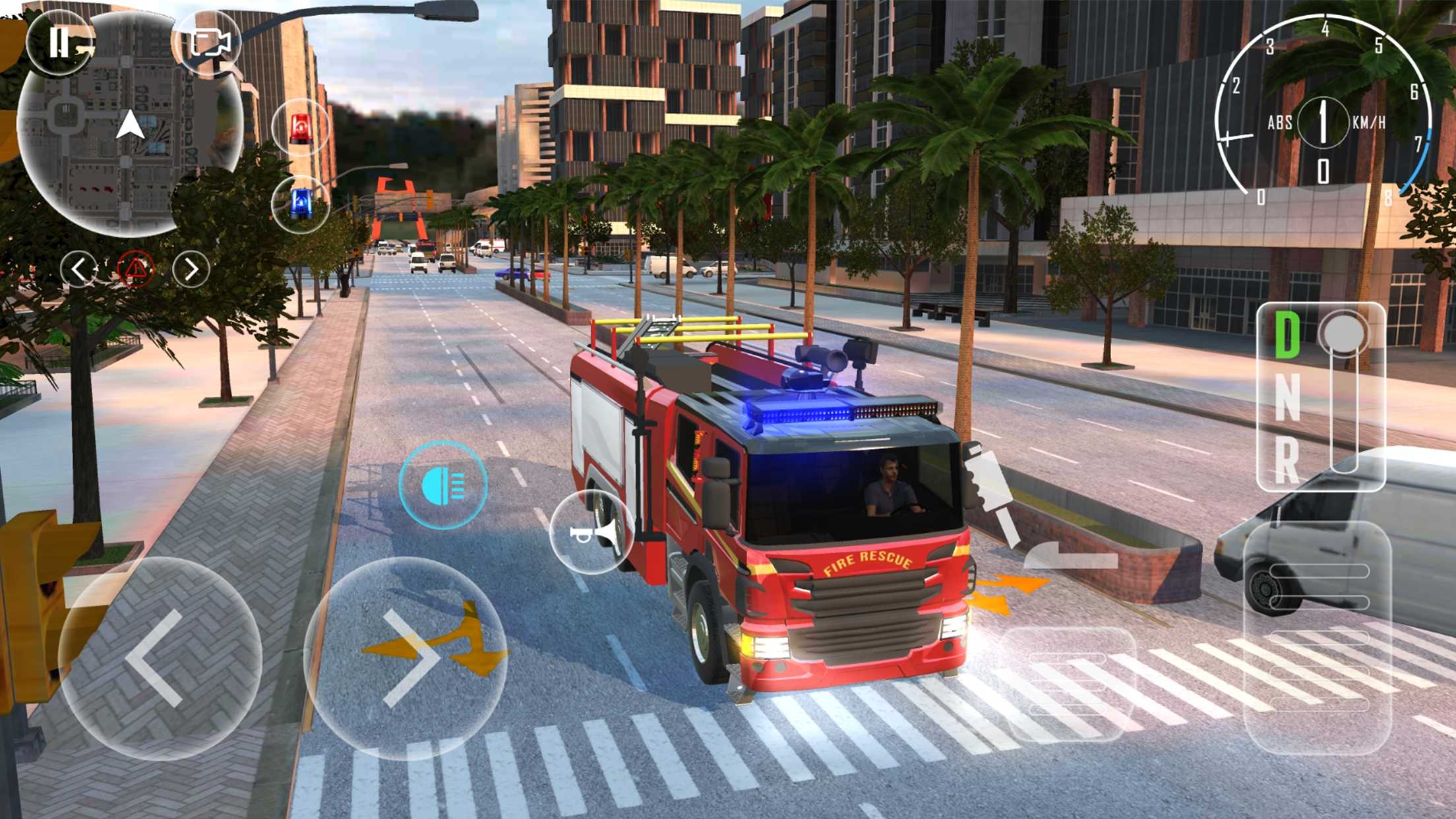Toggle the blue siren light
Screen dimensions: 1456x819
(301, 203)
